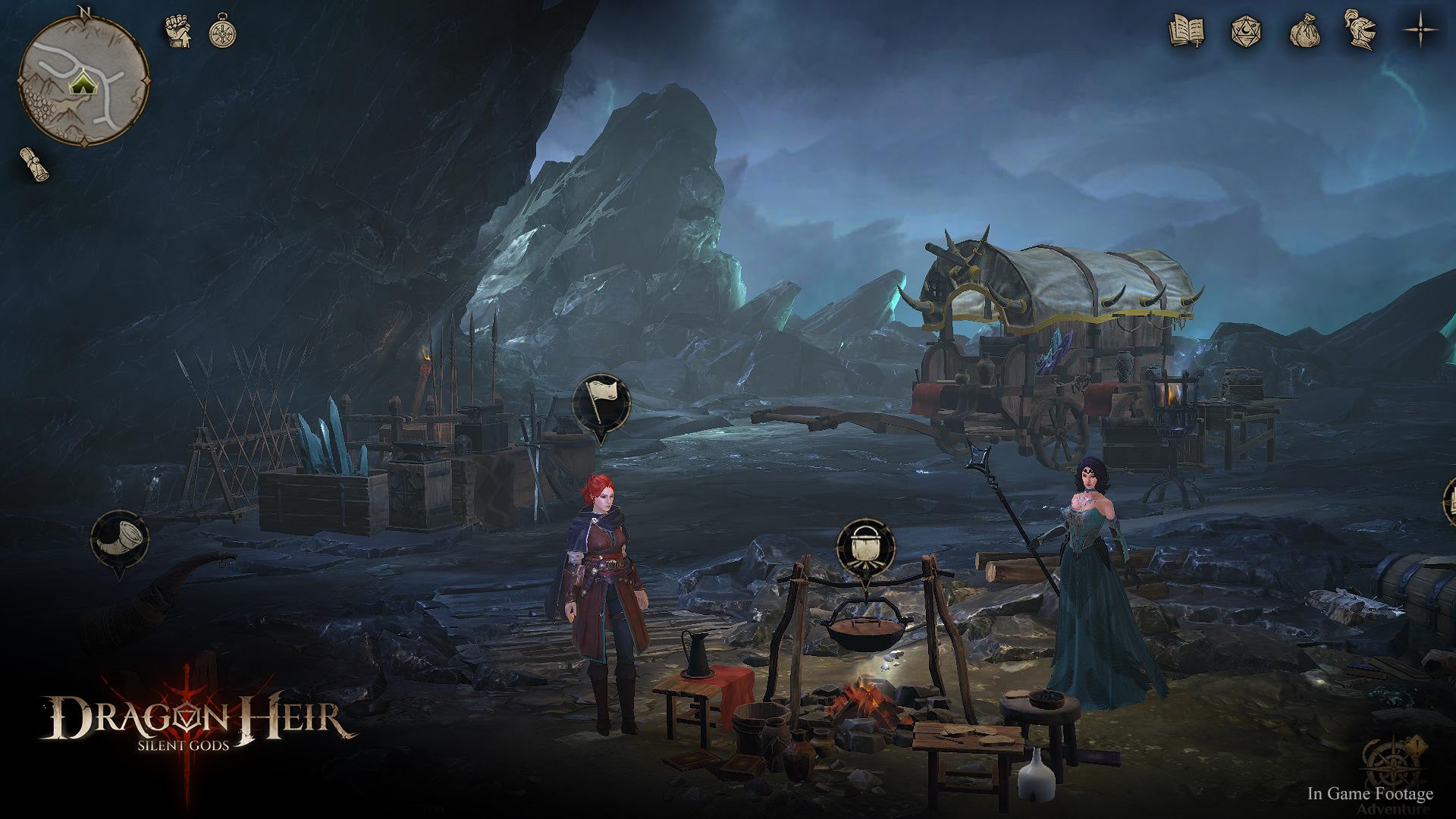Activate the cooking pot marker
Viewport: 1456px width, 819px height.
click(x=865, y=548)
